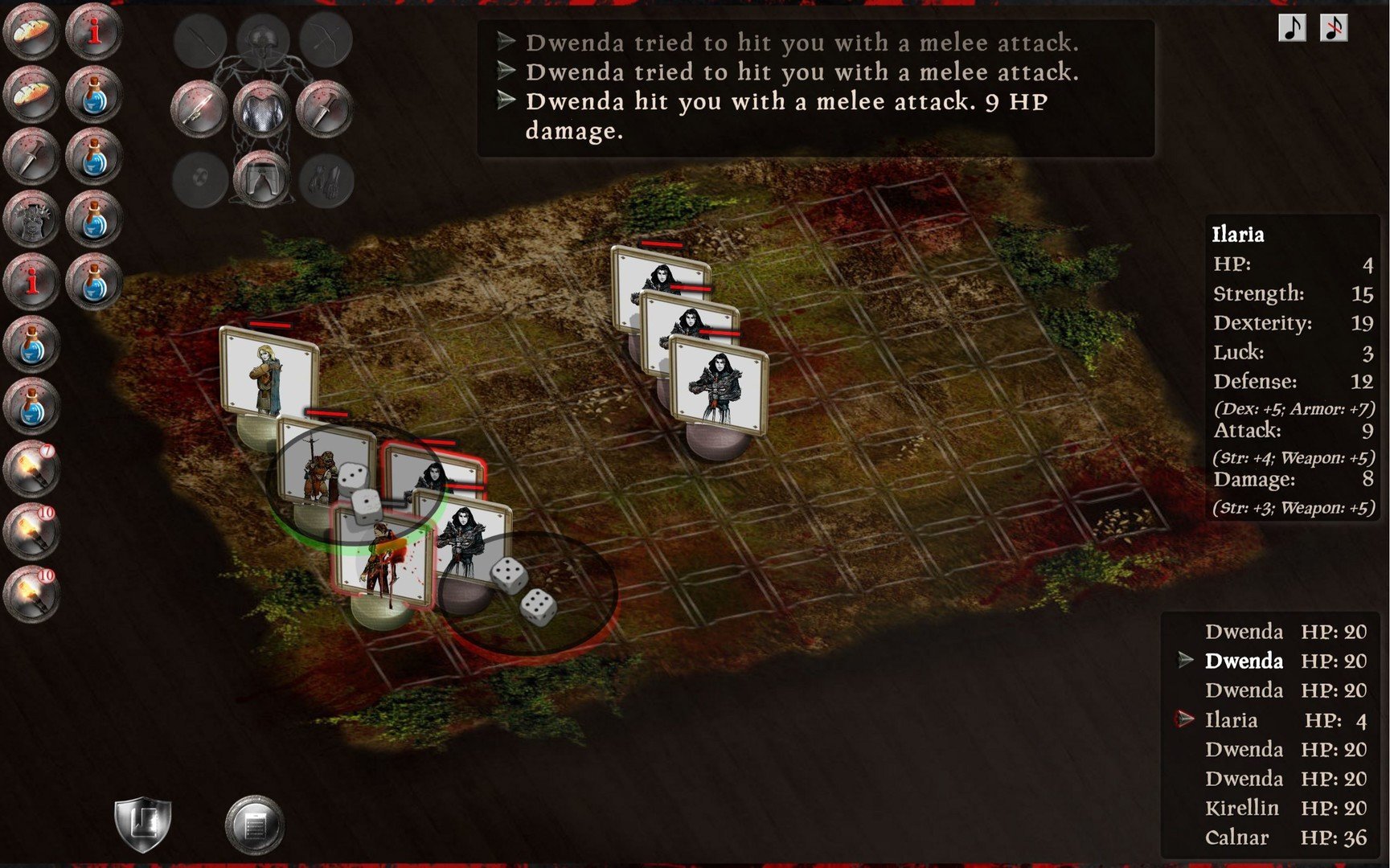1390x868 pixels.
Task: Select Ilaria in the turn order list
Action: click(x=1231, y=720)
